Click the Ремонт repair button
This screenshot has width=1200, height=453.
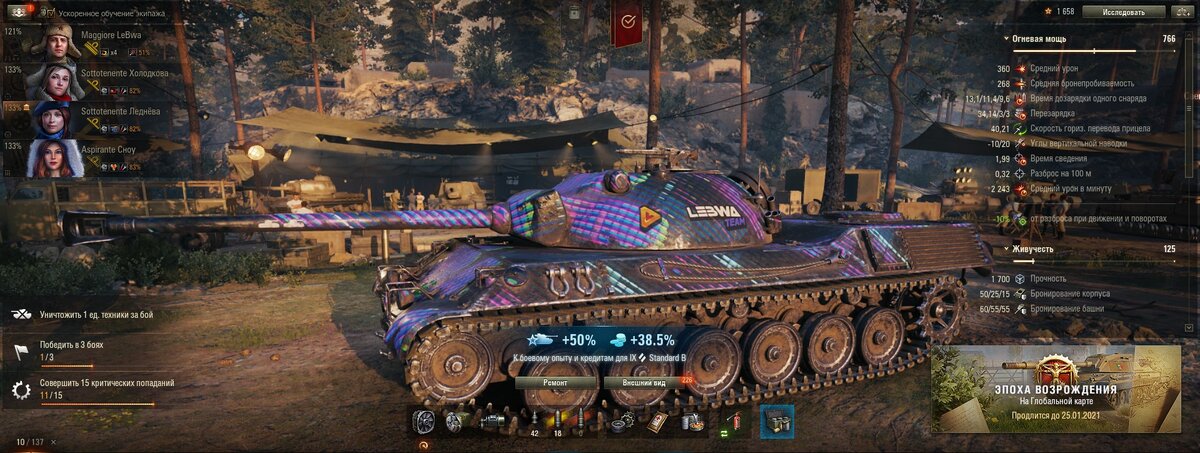[x=556, y=382]
